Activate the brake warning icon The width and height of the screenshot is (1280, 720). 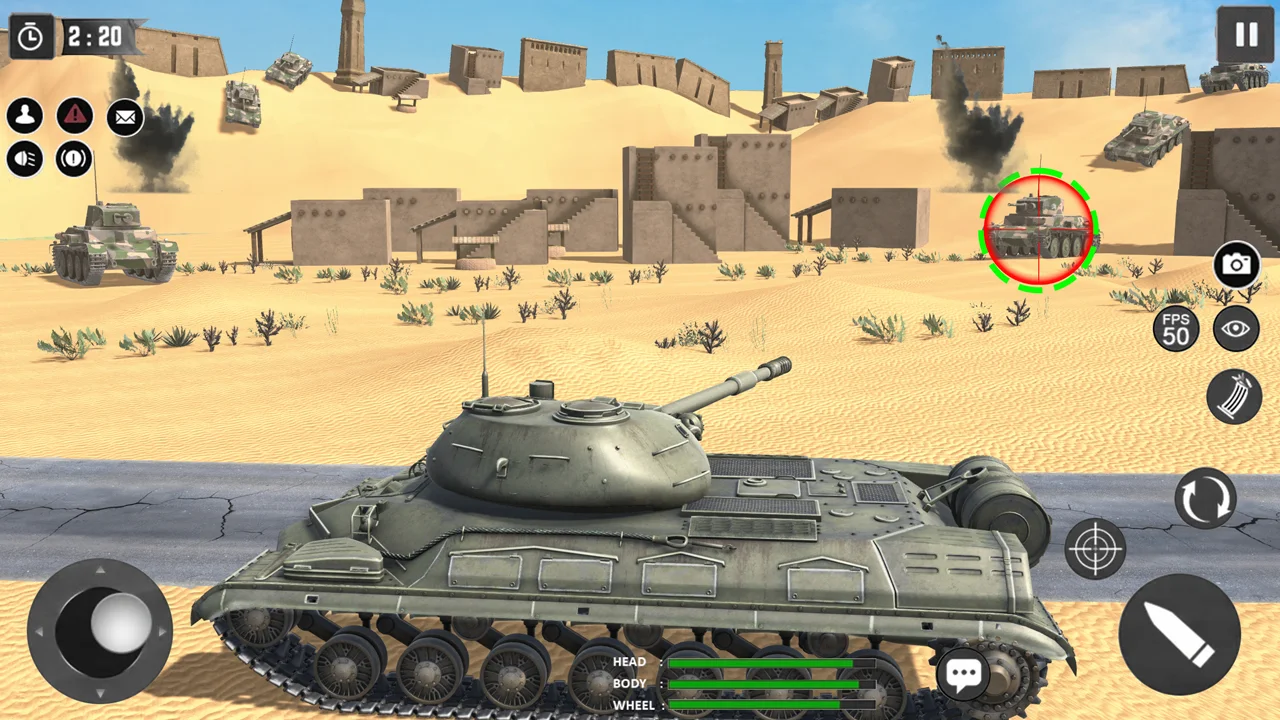pyautogui.click(x=74, y=159)
